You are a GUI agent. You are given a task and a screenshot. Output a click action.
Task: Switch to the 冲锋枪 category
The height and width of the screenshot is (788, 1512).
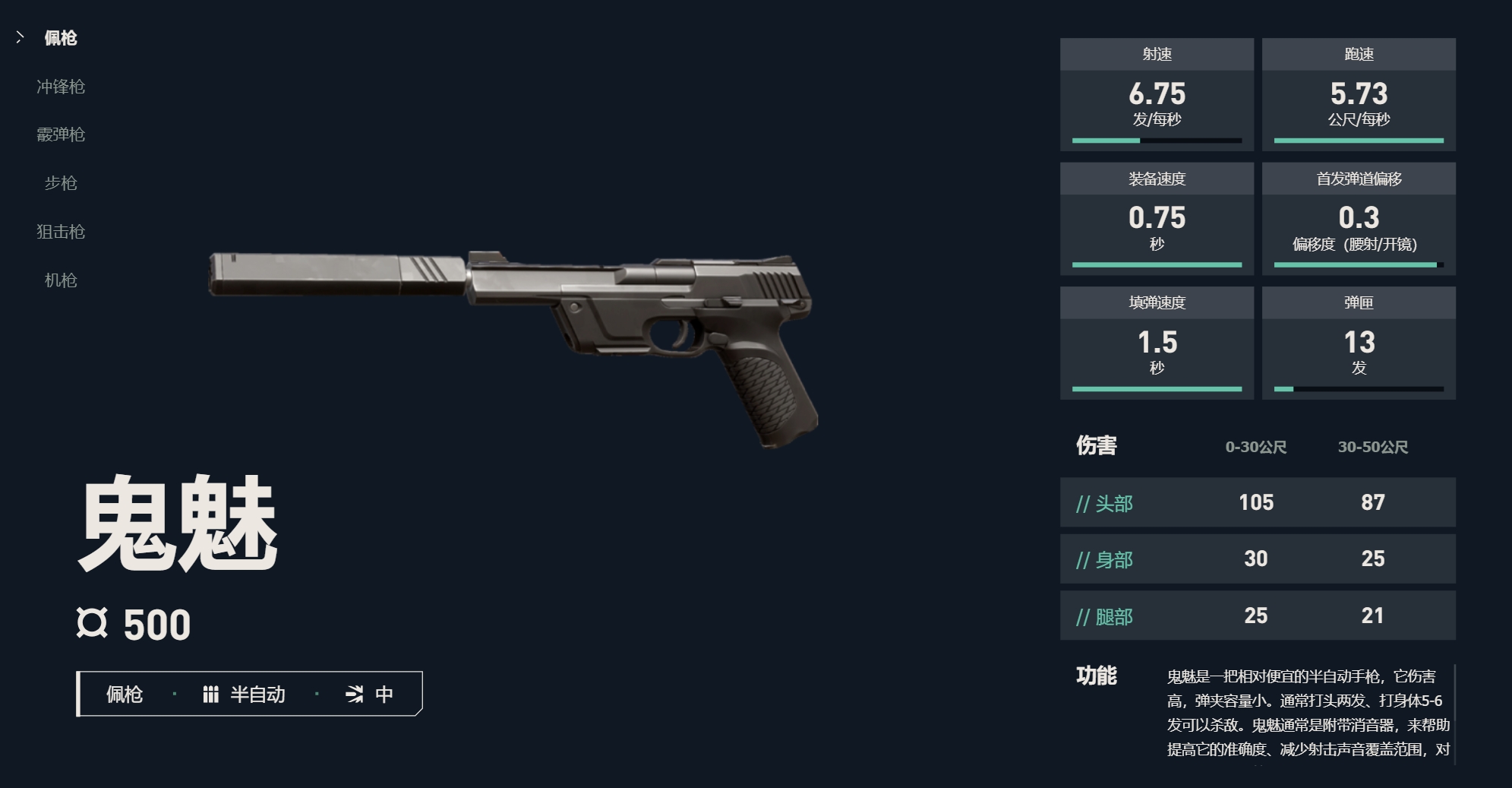(x=61, y=87)
